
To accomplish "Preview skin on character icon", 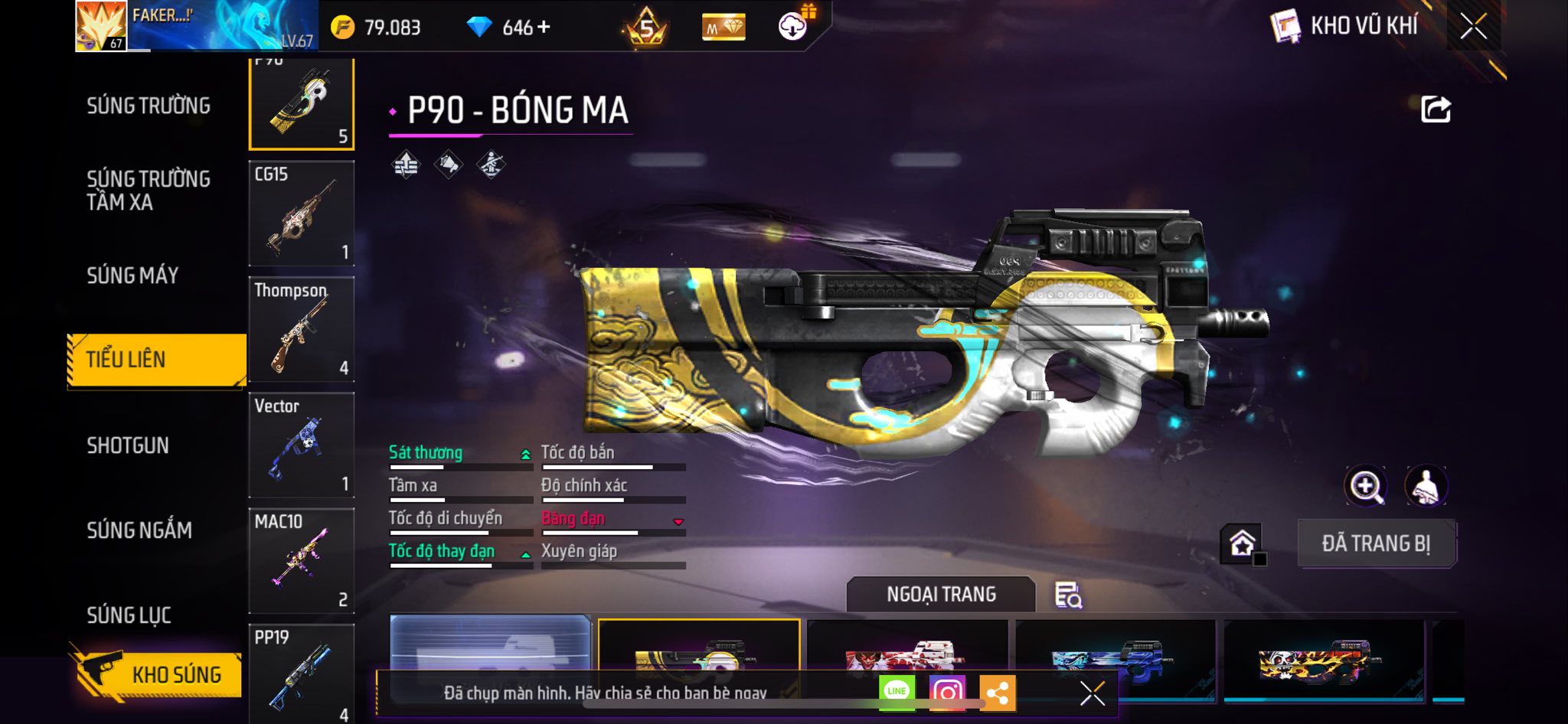I will [1426, 486].
